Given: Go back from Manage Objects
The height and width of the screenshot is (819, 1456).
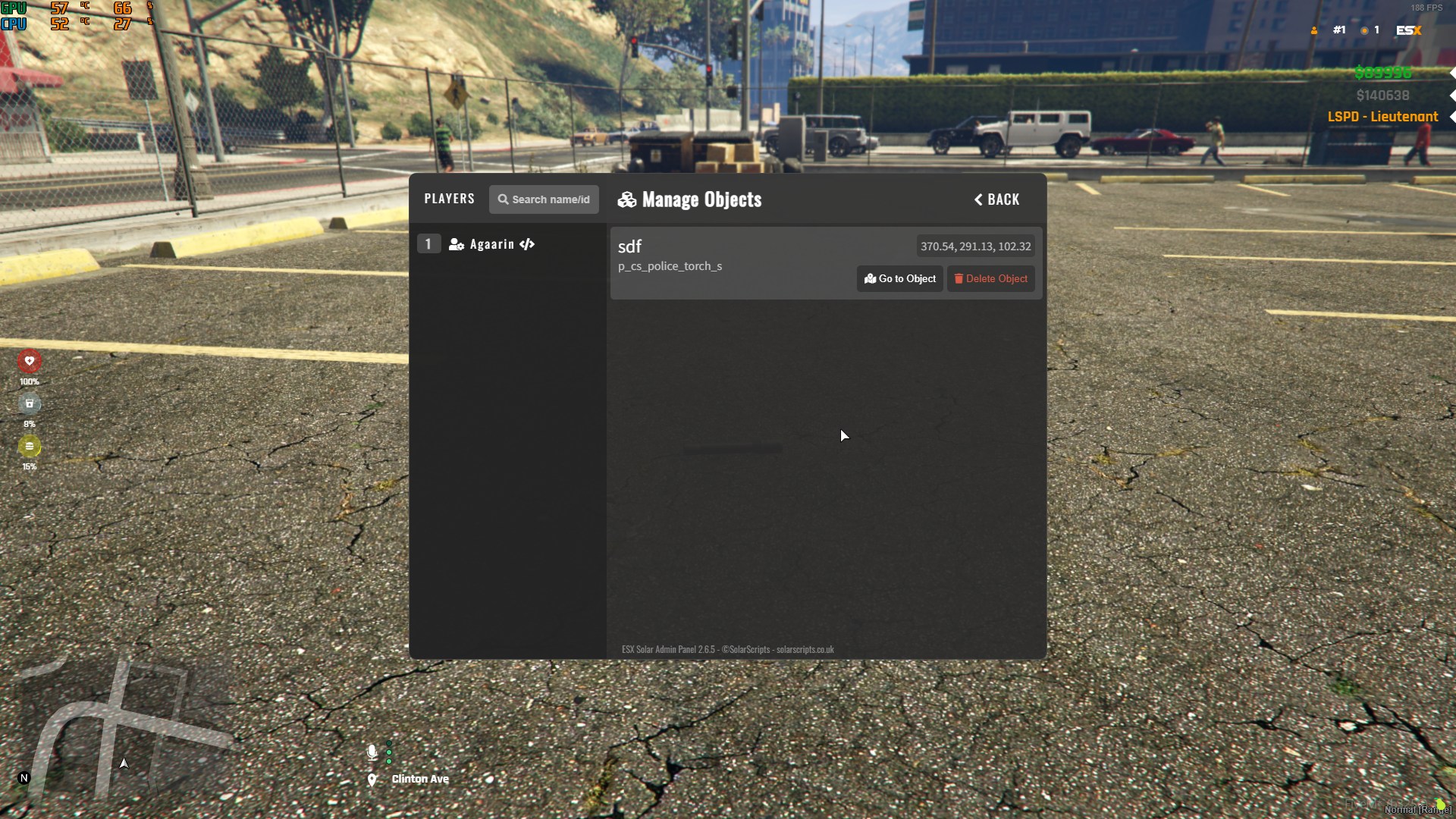Looking at the screenshot, I should point(996,199).
